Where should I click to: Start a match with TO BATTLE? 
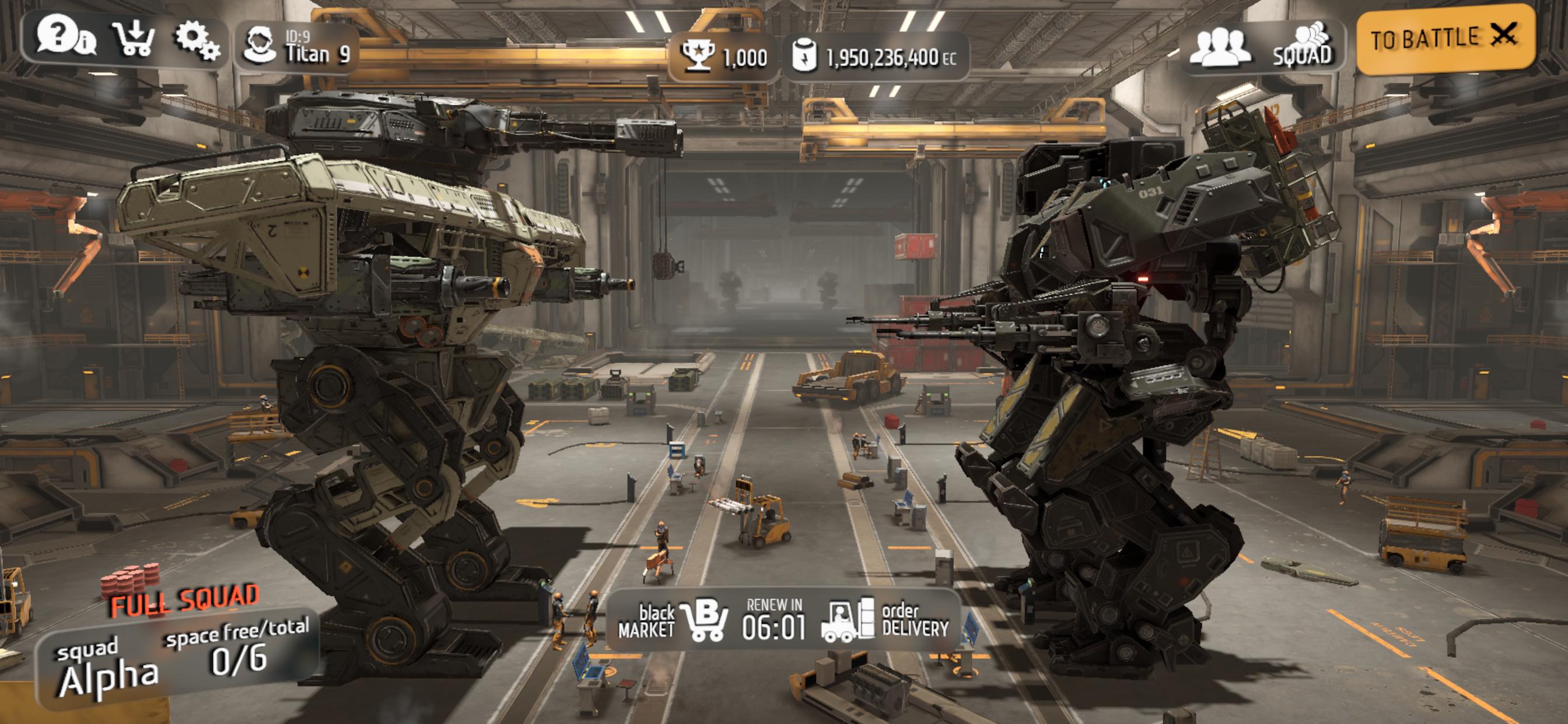pos(1445,39)
